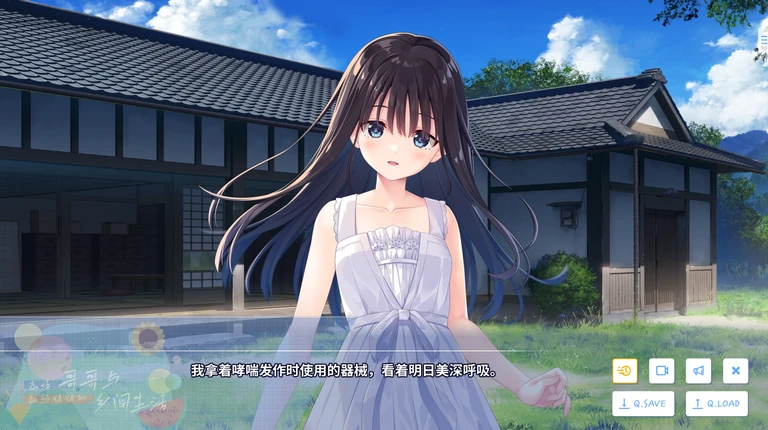Close the dialogue box with the X button
The width and height of the screenshot is (768, 430).
(x=735, y=371)
